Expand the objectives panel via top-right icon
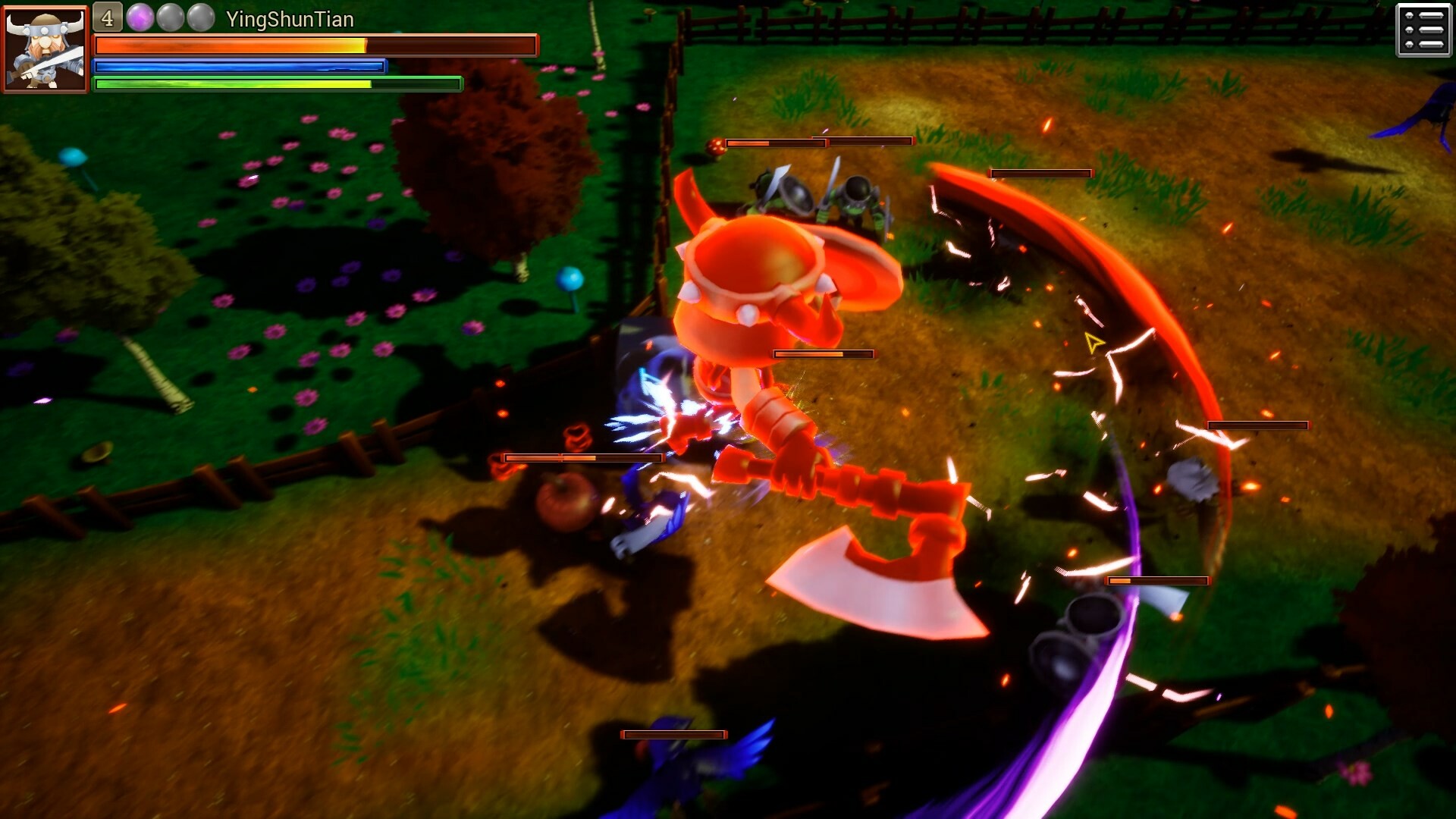Image resolution: width=1456 pixels, height=819 pixels. (1422, 32)
